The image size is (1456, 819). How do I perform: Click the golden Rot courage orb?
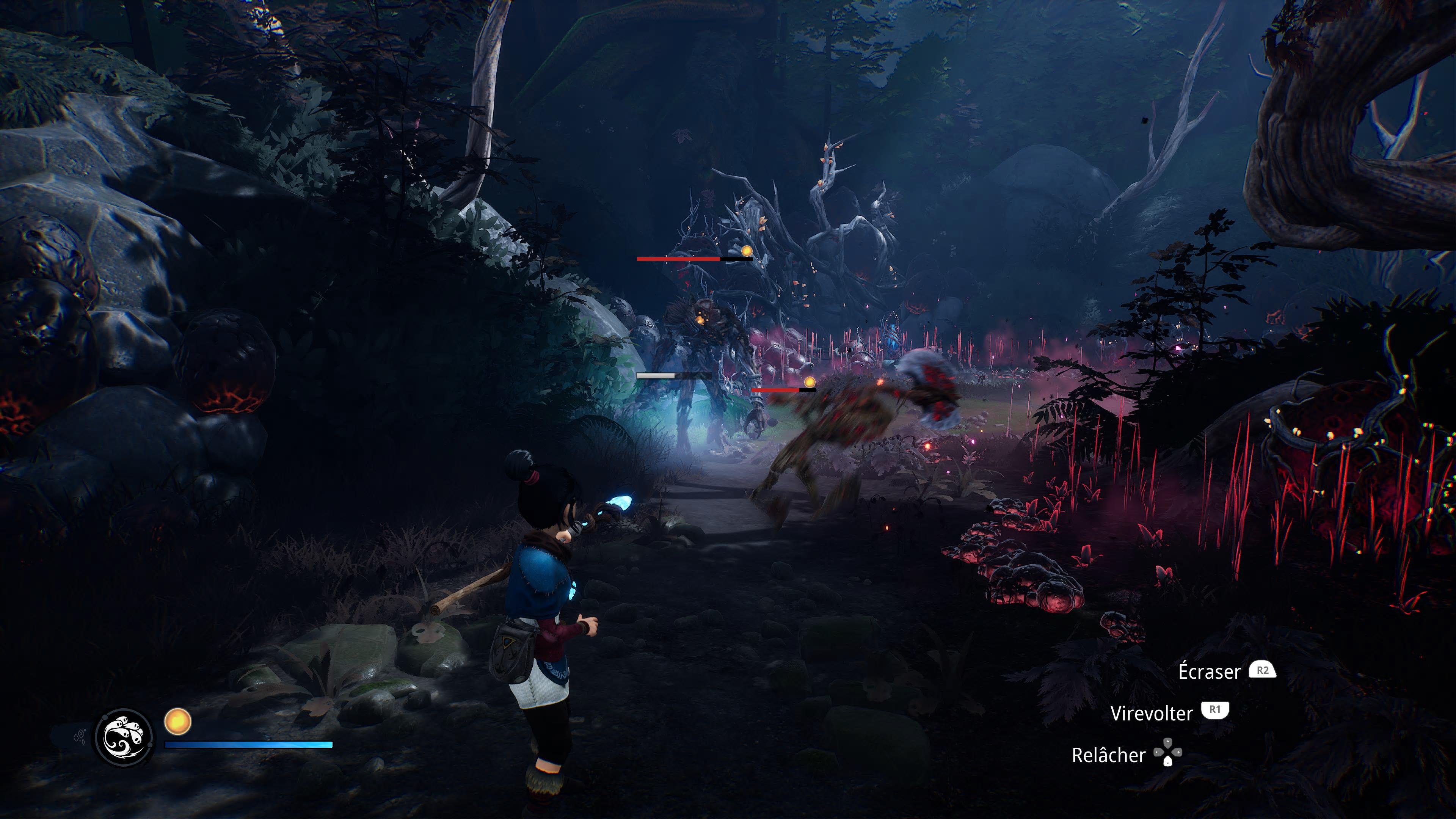(177, 722)
